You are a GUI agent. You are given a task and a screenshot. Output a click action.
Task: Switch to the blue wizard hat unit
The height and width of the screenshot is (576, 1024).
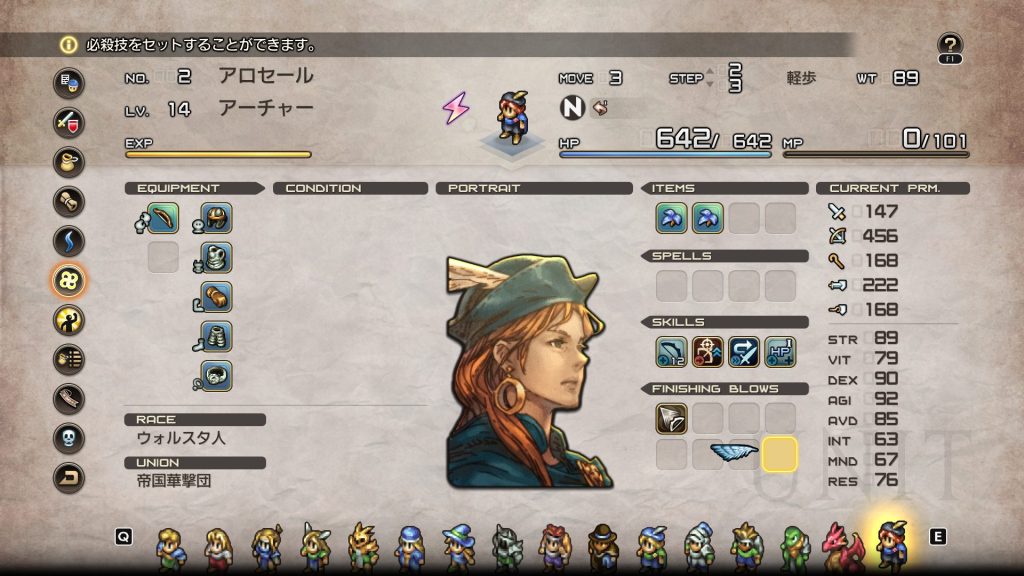point(459,545)
